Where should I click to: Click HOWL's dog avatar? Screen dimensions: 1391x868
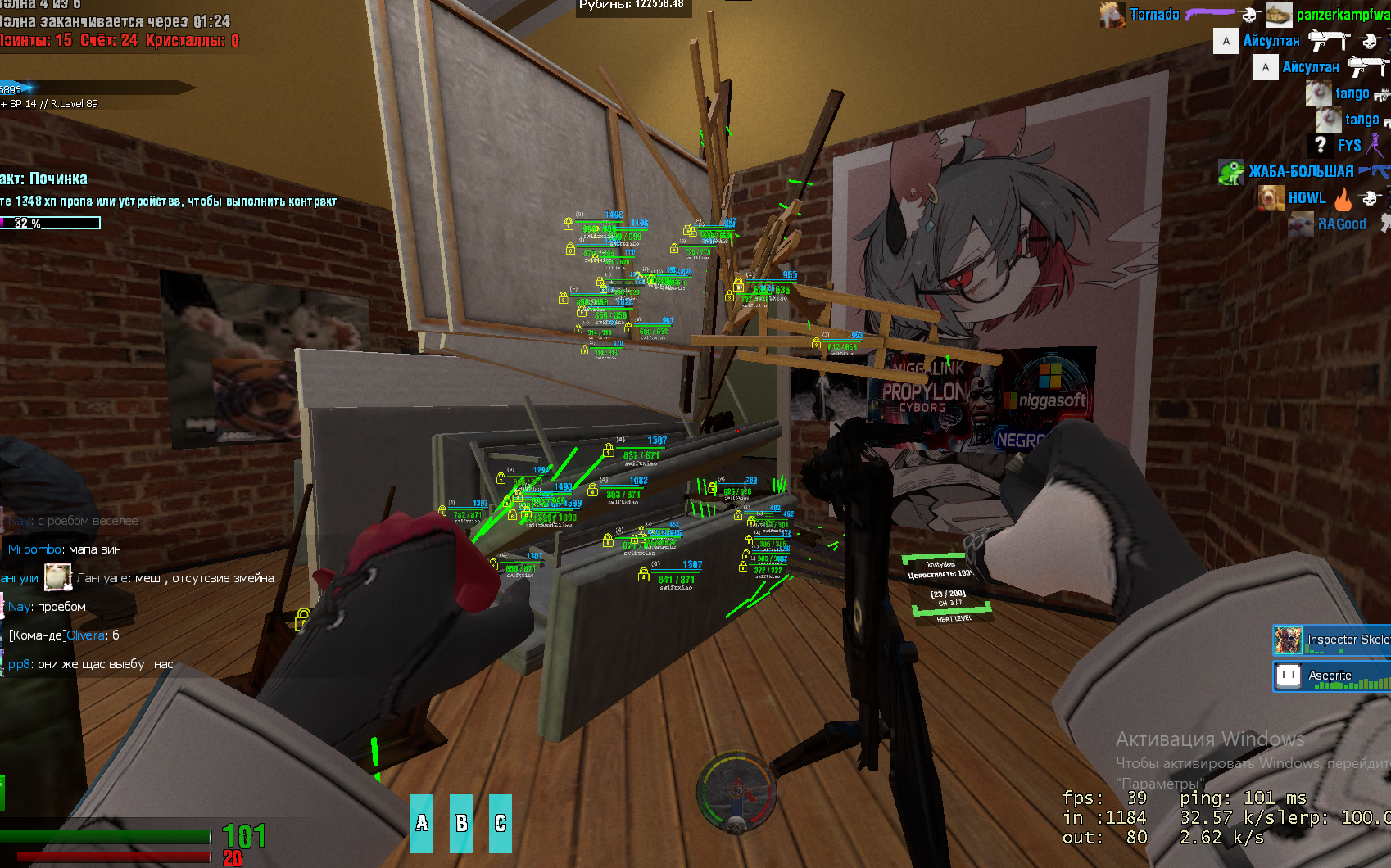[x=1271, y=199]
